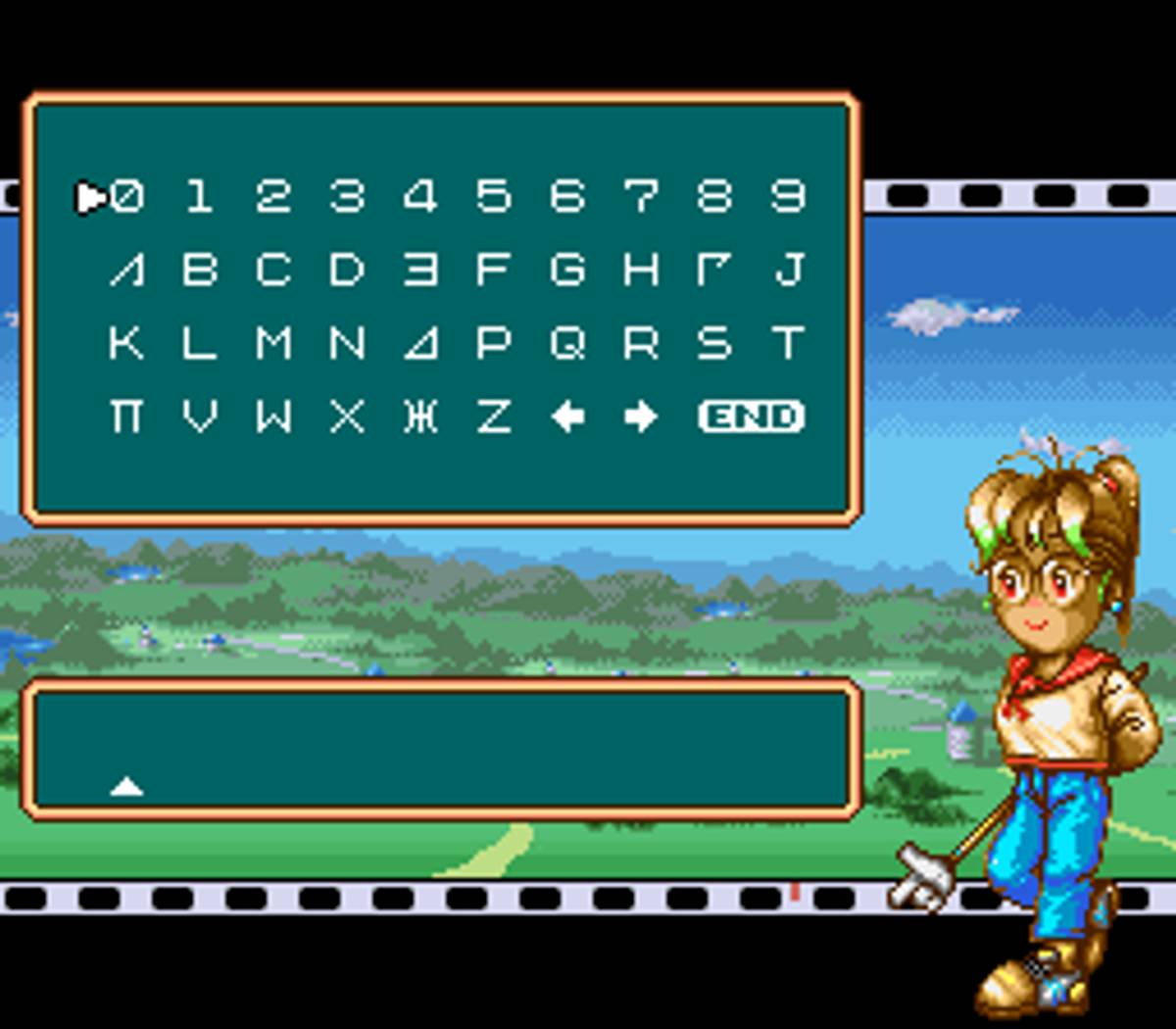Select the letter T
Screen dimensions: 1176x1029
788,343
